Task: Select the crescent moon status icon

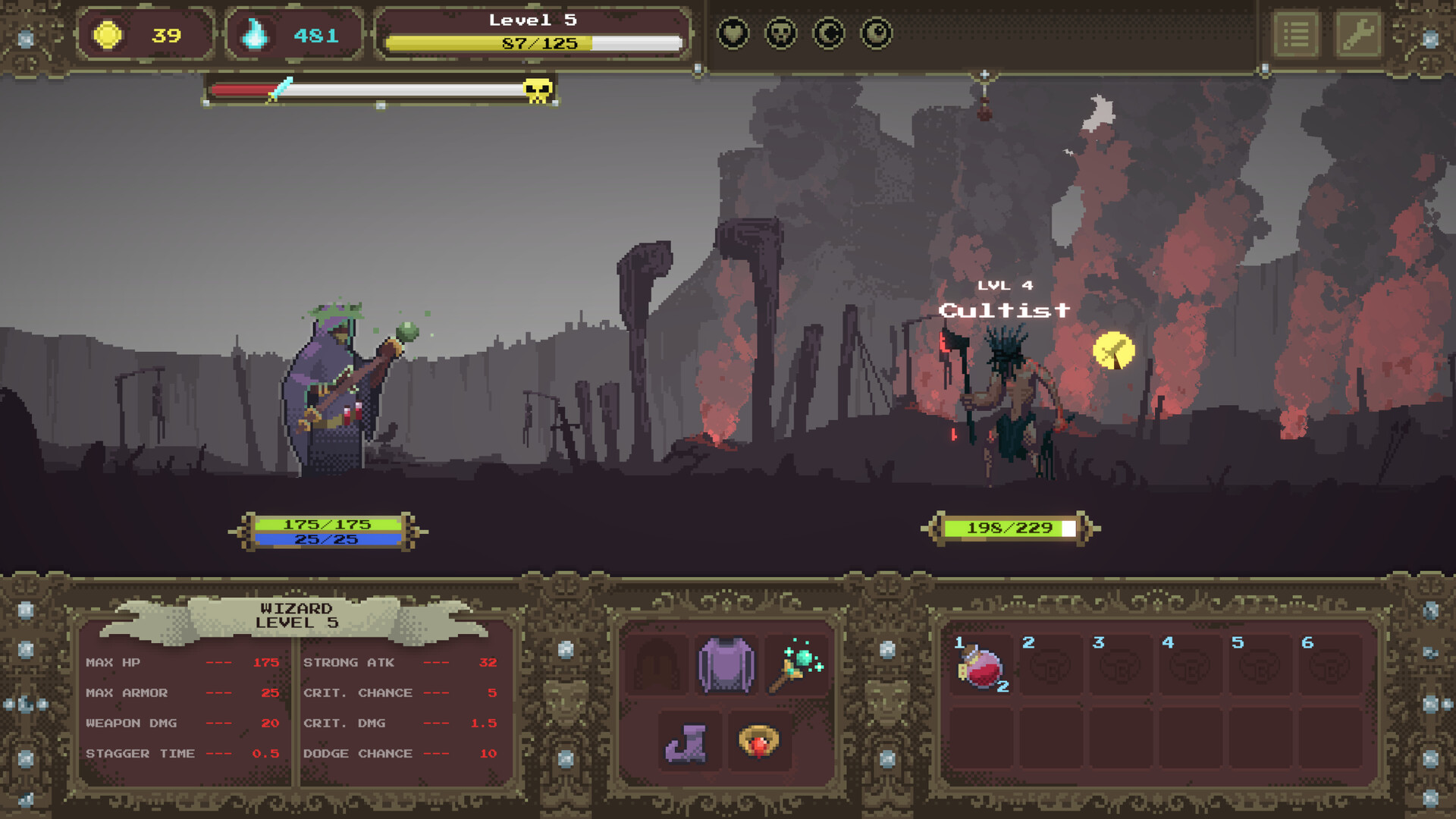Action: click(x=828, y=33)
